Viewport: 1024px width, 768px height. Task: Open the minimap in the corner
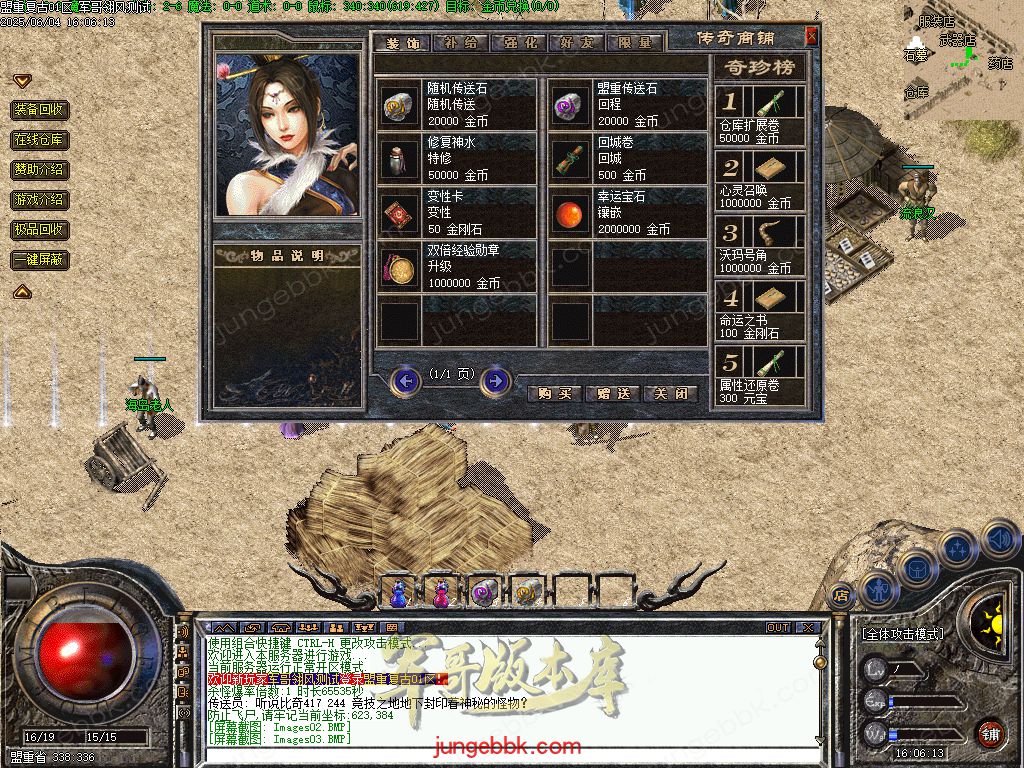[x=960, y=60]
